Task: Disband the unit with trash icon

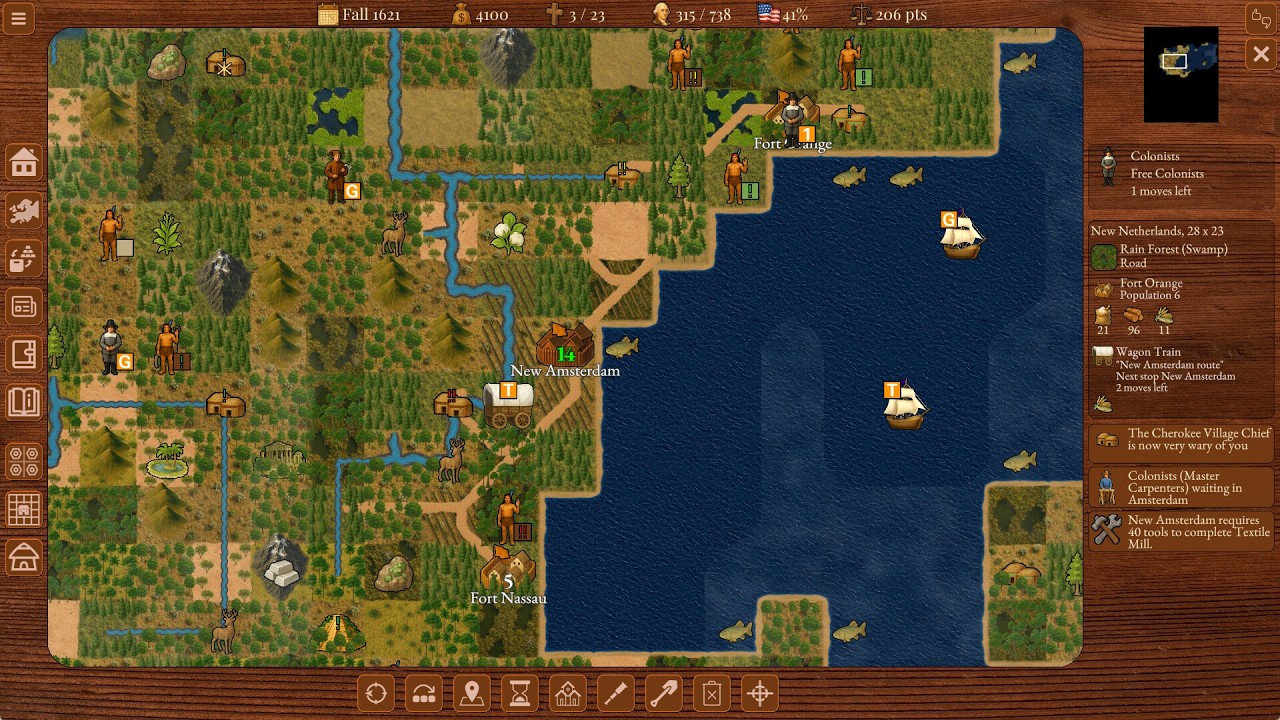Action: (x=711, y=692)
